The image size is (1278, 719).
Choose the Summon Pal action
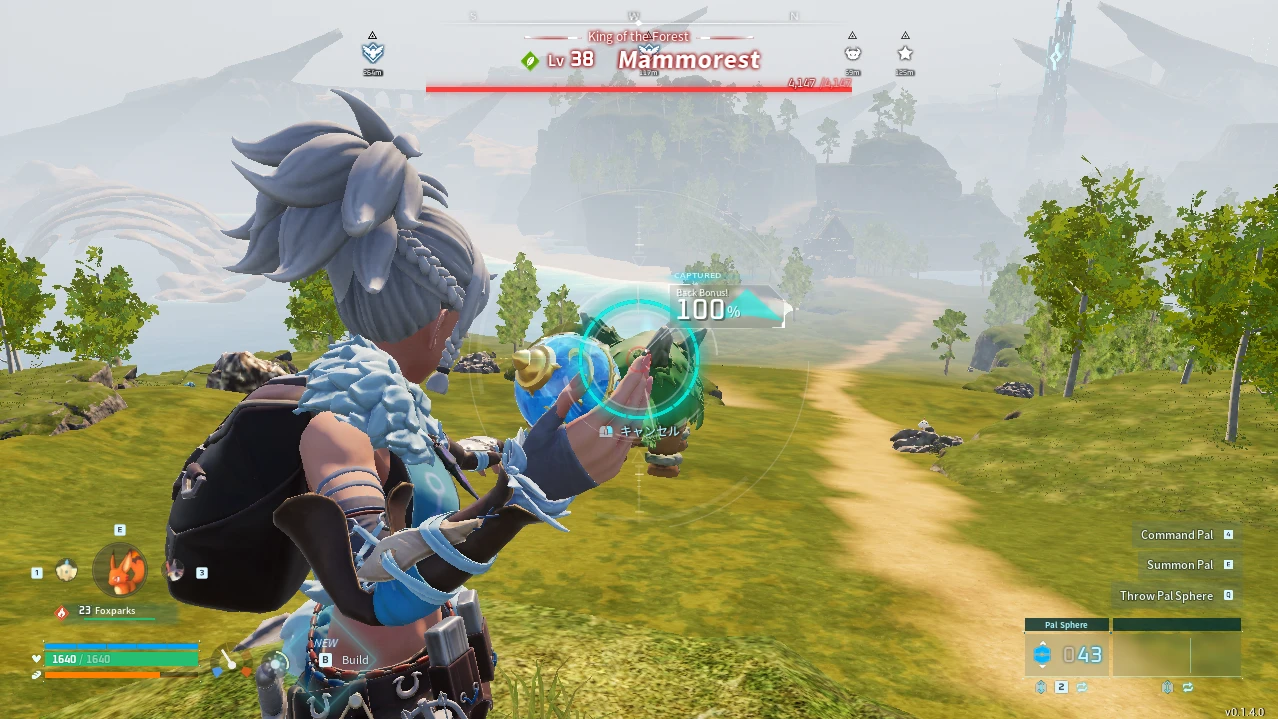[1180, 565]
